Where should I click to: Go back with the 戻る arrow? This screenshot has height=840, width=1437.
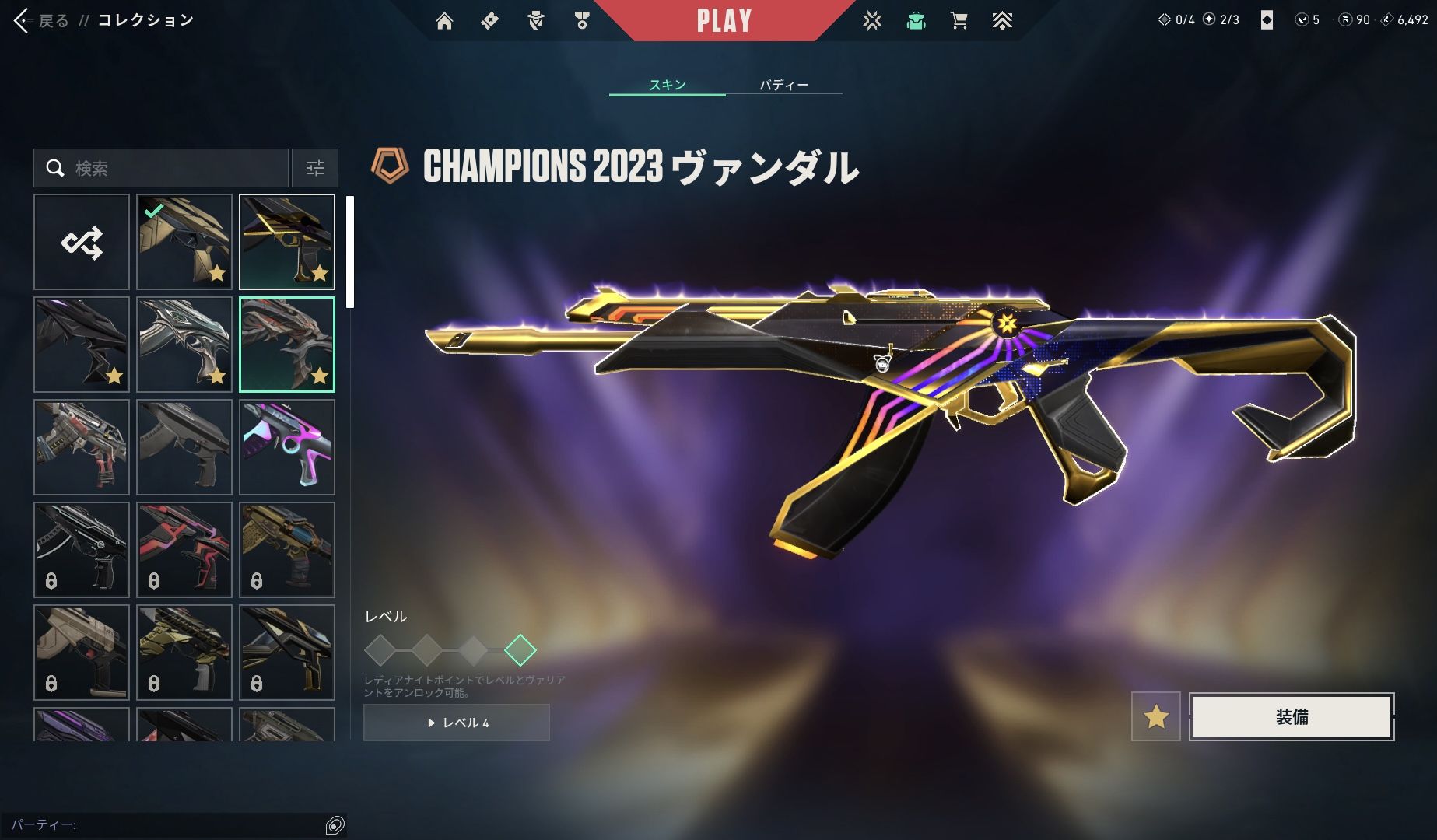coord(22,21)
